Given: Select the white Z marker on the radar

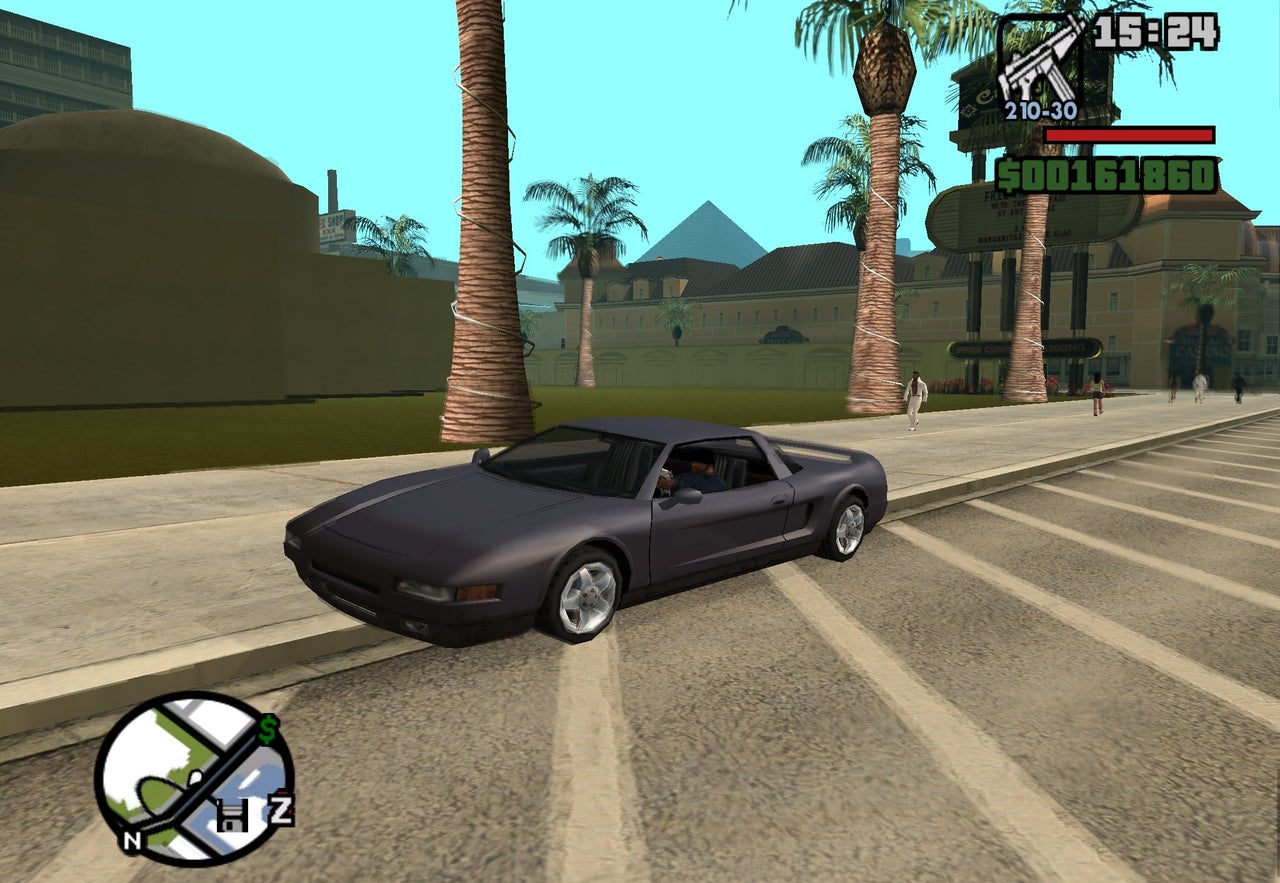Looking at the screenshot, I should 281,808.
